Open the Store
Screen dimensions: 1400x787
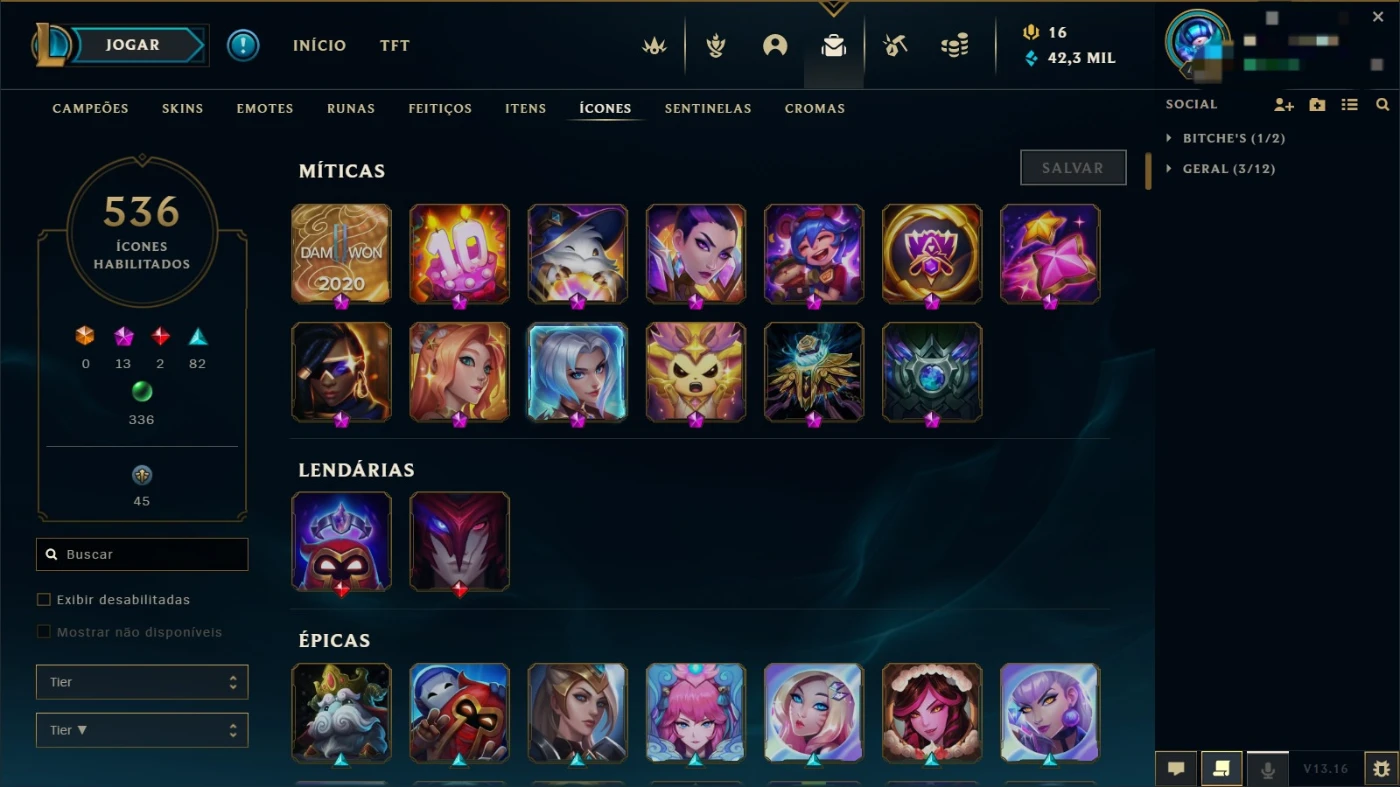[x=955, y=45]
